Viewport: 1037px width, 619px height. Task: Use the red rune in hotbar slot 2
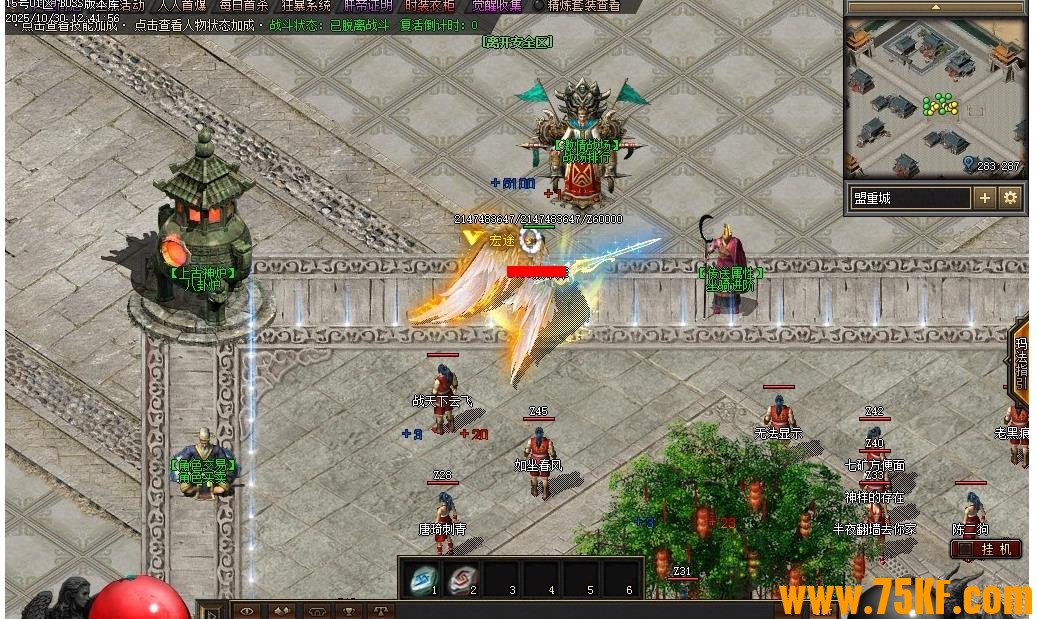pyautogui.click(x=462, y=577)
